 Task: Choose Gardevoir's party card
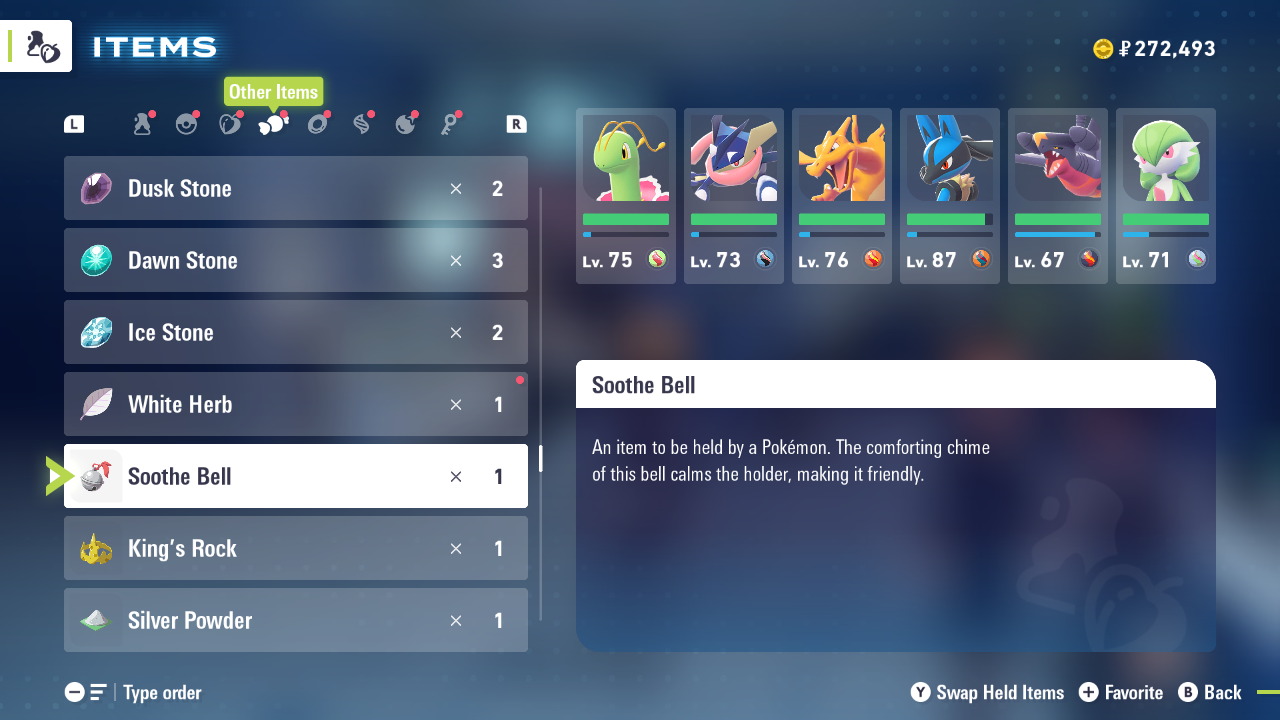click(x=1166, y=196)
